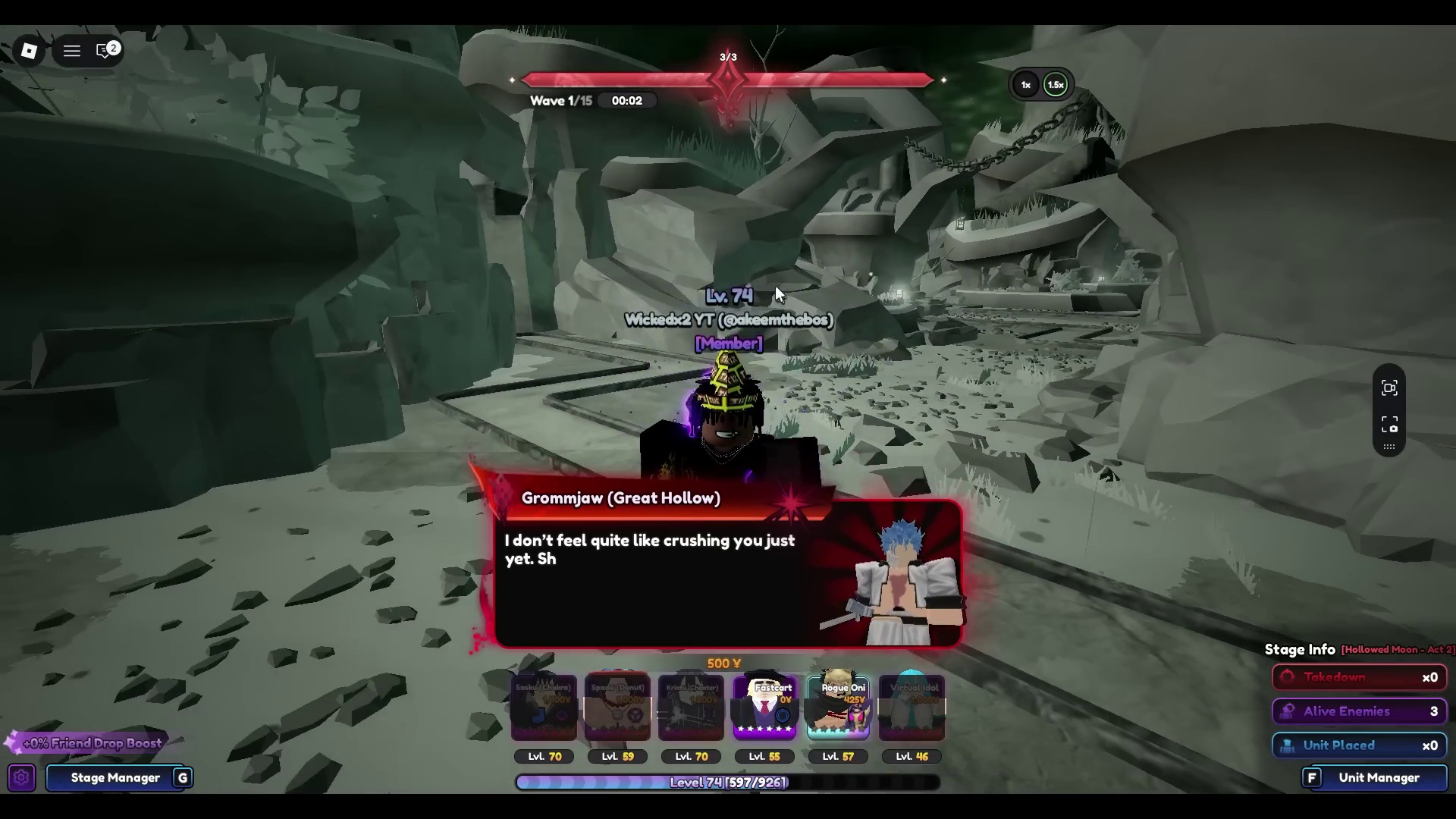Switch game speed to 1x
The width and height of the screenshot is (1456, 819).
1025,84
